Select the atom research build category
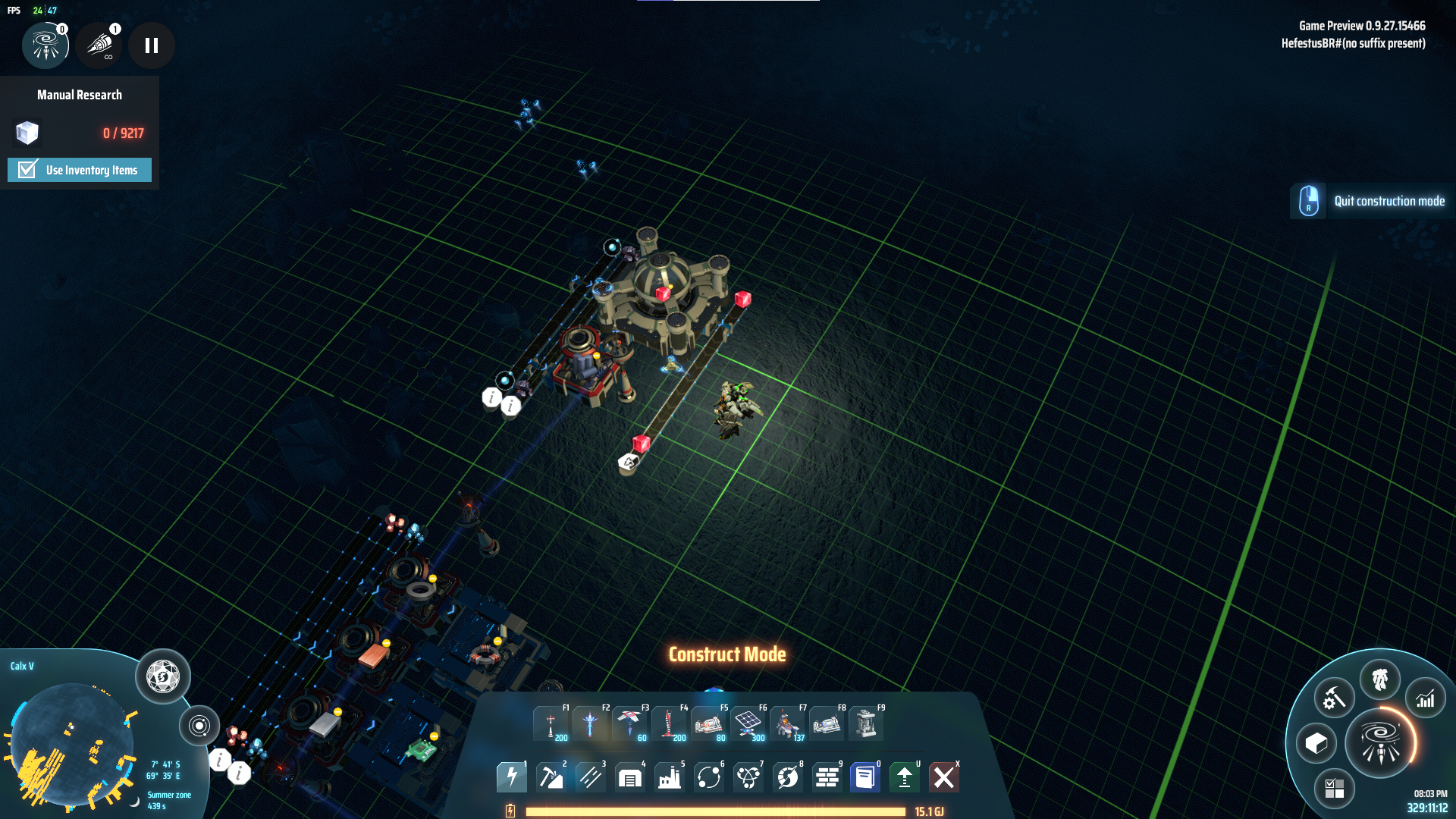Image resolution: width=1456 pixels, height=819 pixels. tap(748, 777)
